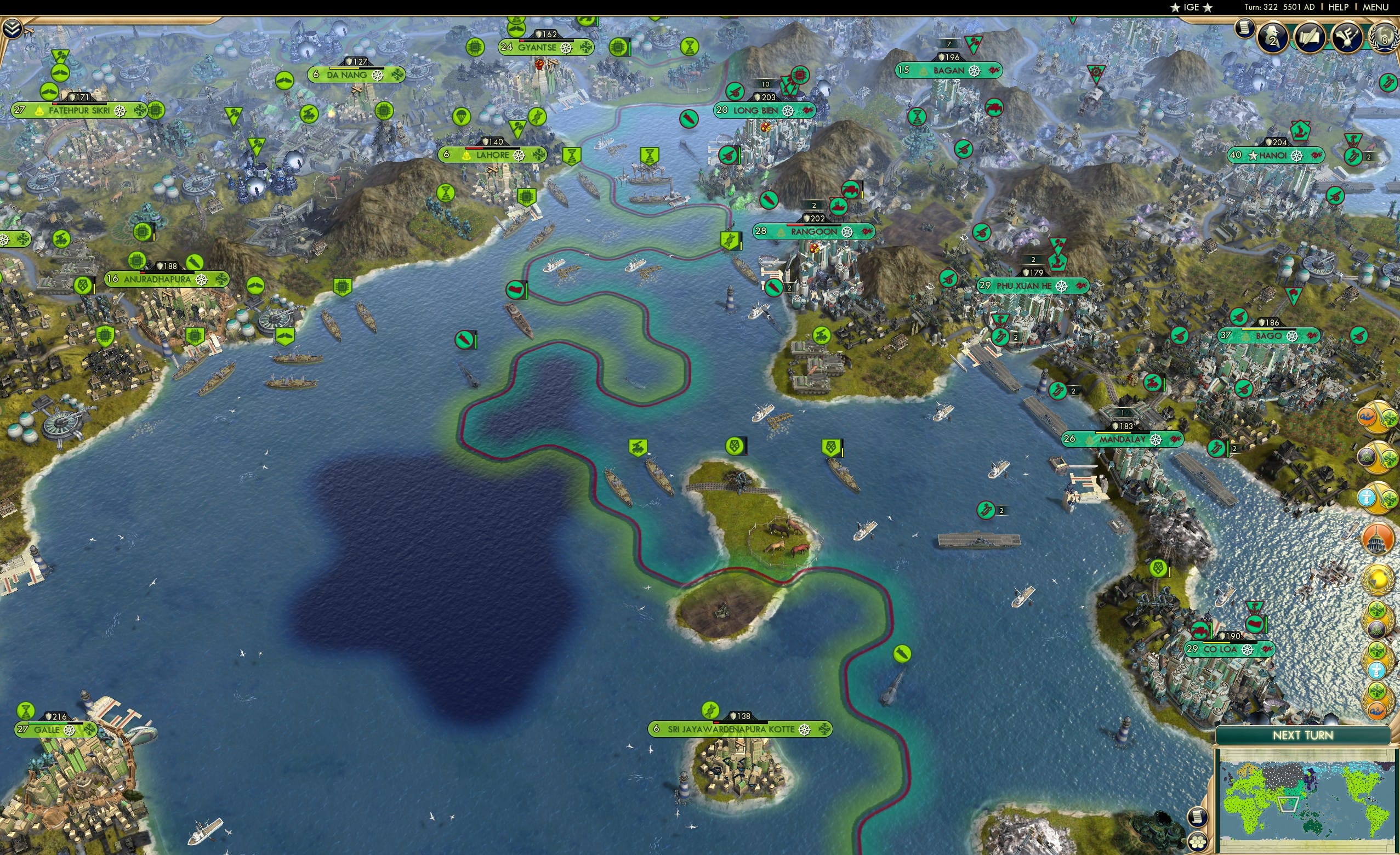This screenshot has width=1400, height=855.
Task: Select the Rangoon city banner
Action: pyautogui.click(x=815, y=231)
